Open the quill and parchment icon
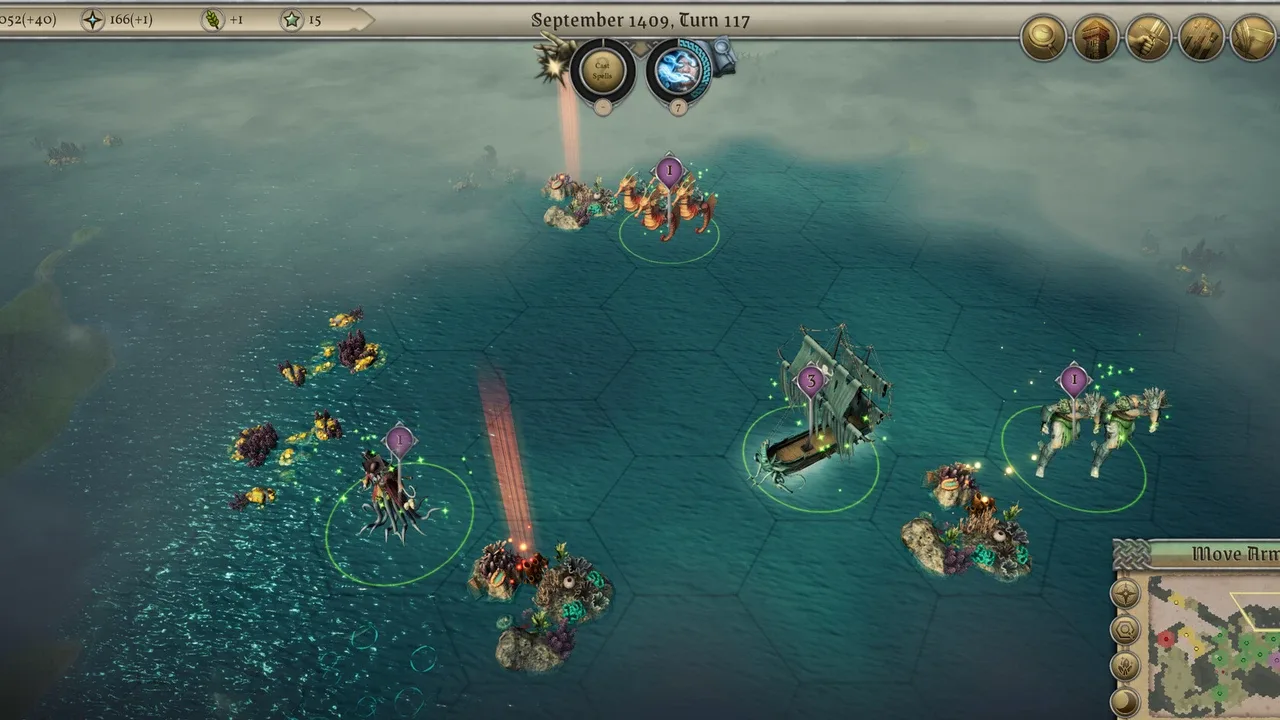 pyautogui.click(x=1253, y=38)
